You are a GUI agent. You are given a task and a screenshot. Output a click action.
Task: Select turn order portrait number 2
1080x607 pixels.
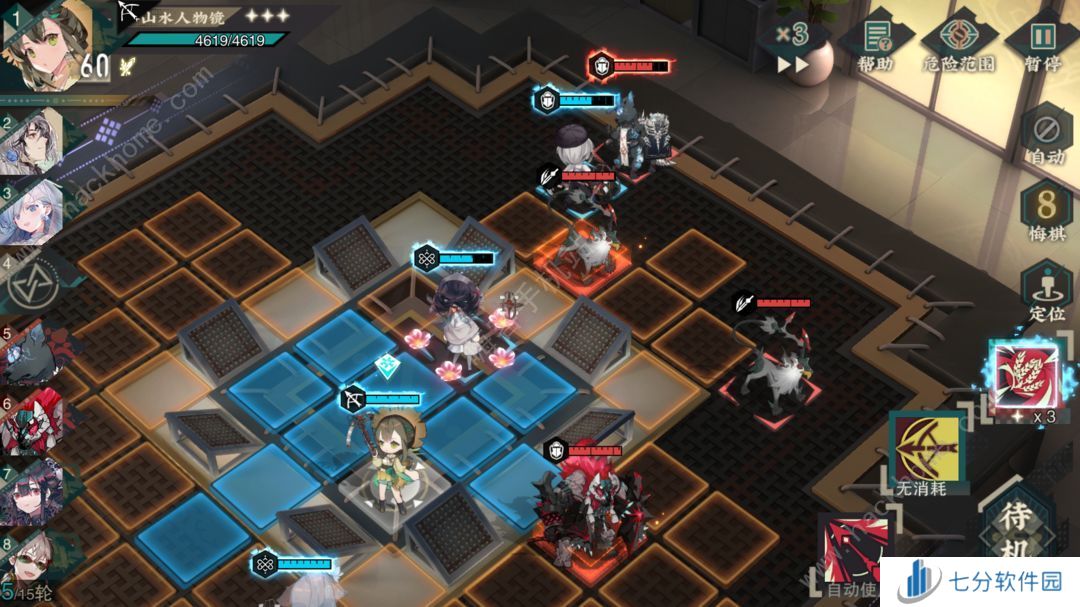coord(33,142)
